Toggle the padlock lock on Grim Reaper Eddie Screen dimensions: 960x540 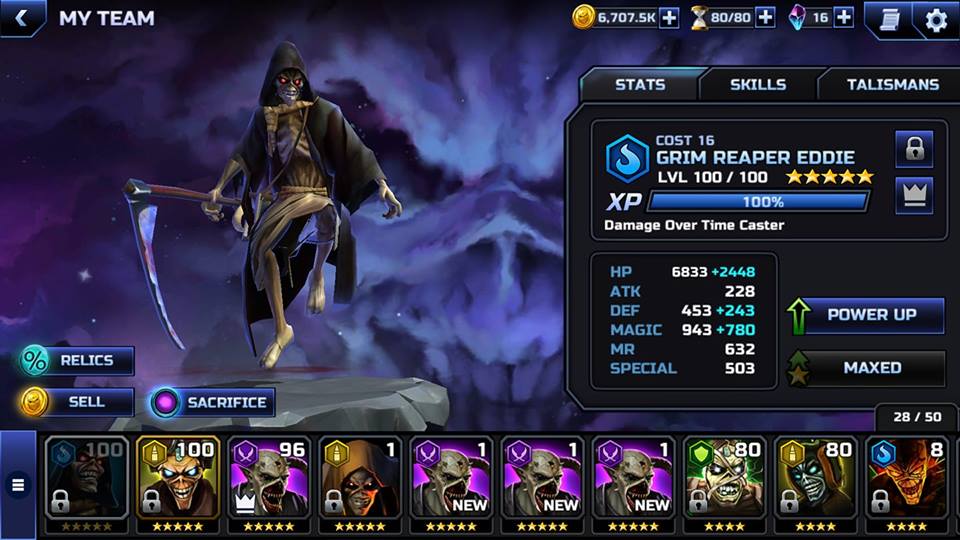pos(914,149)
